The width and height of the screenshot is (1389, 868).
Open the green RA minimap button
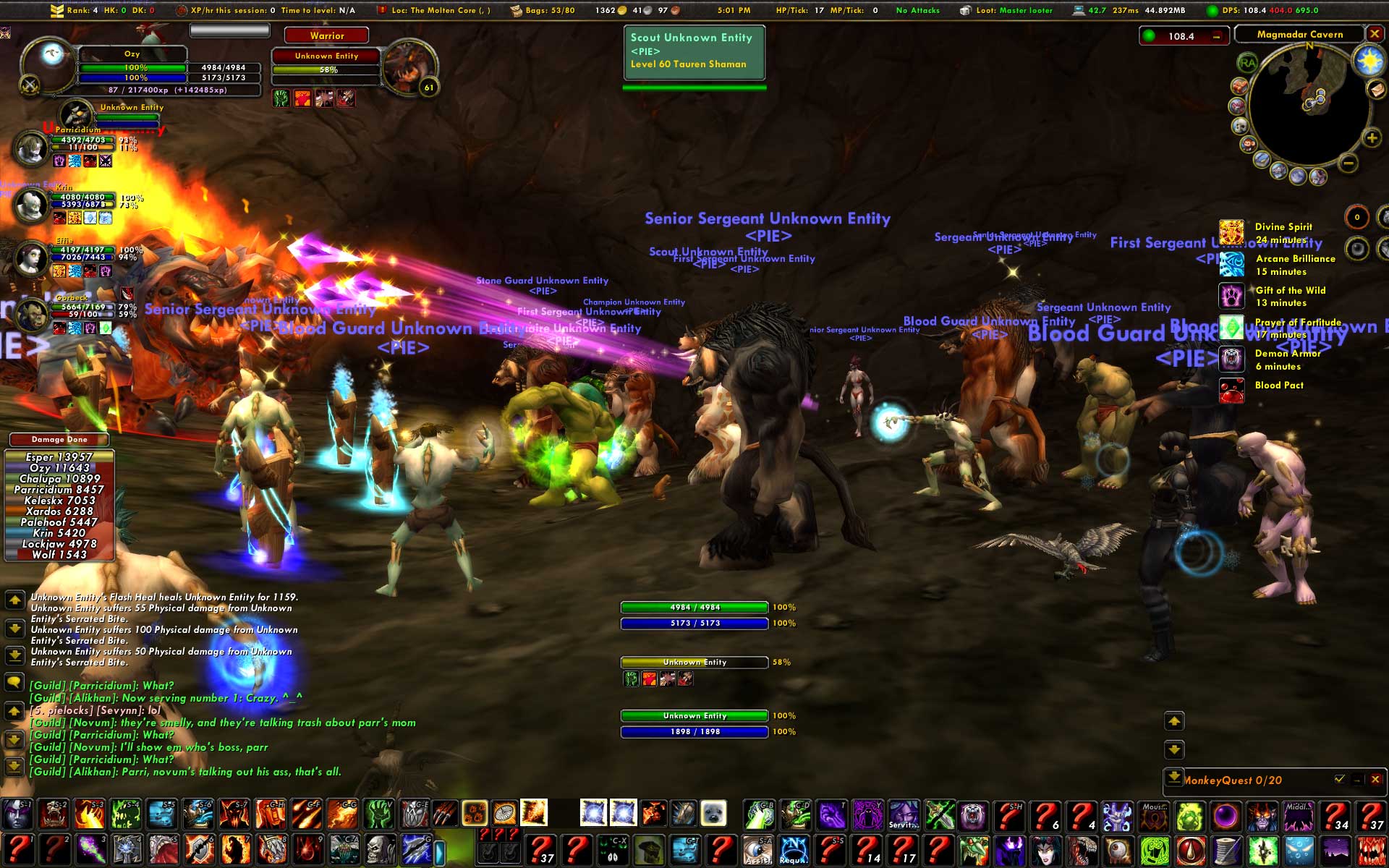(1248, 63)
